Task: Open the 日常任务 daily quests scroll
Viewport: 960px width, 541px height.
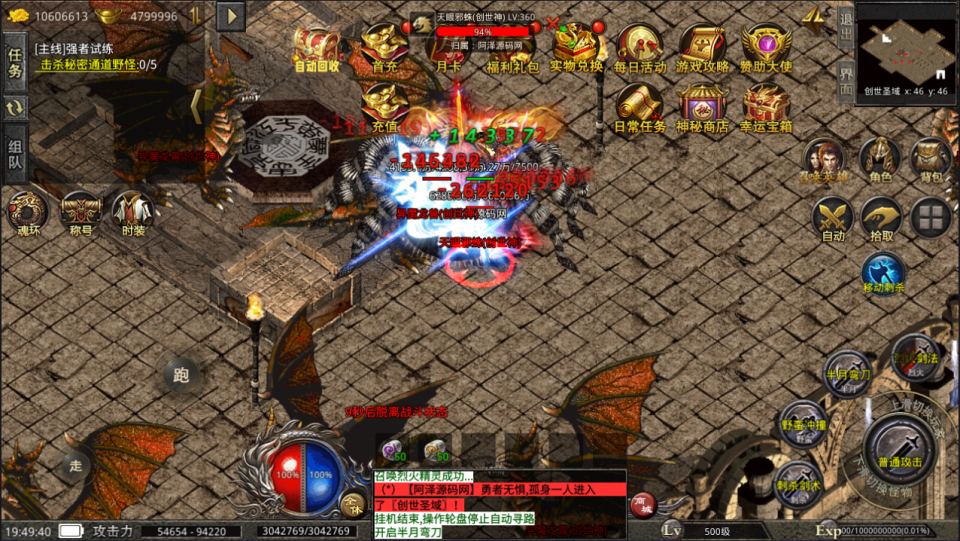Action: coord(640,108)
